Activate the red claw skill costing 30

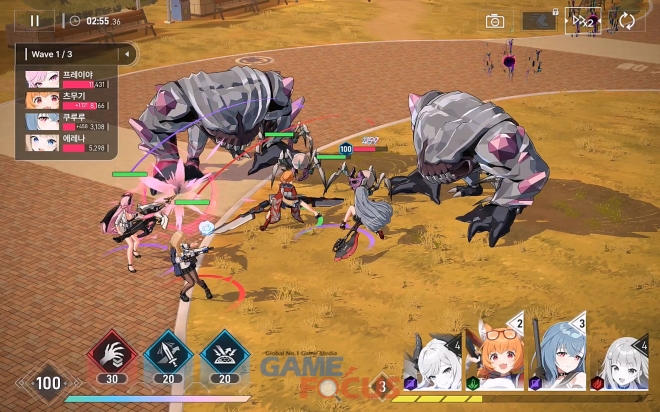[111, 355]
